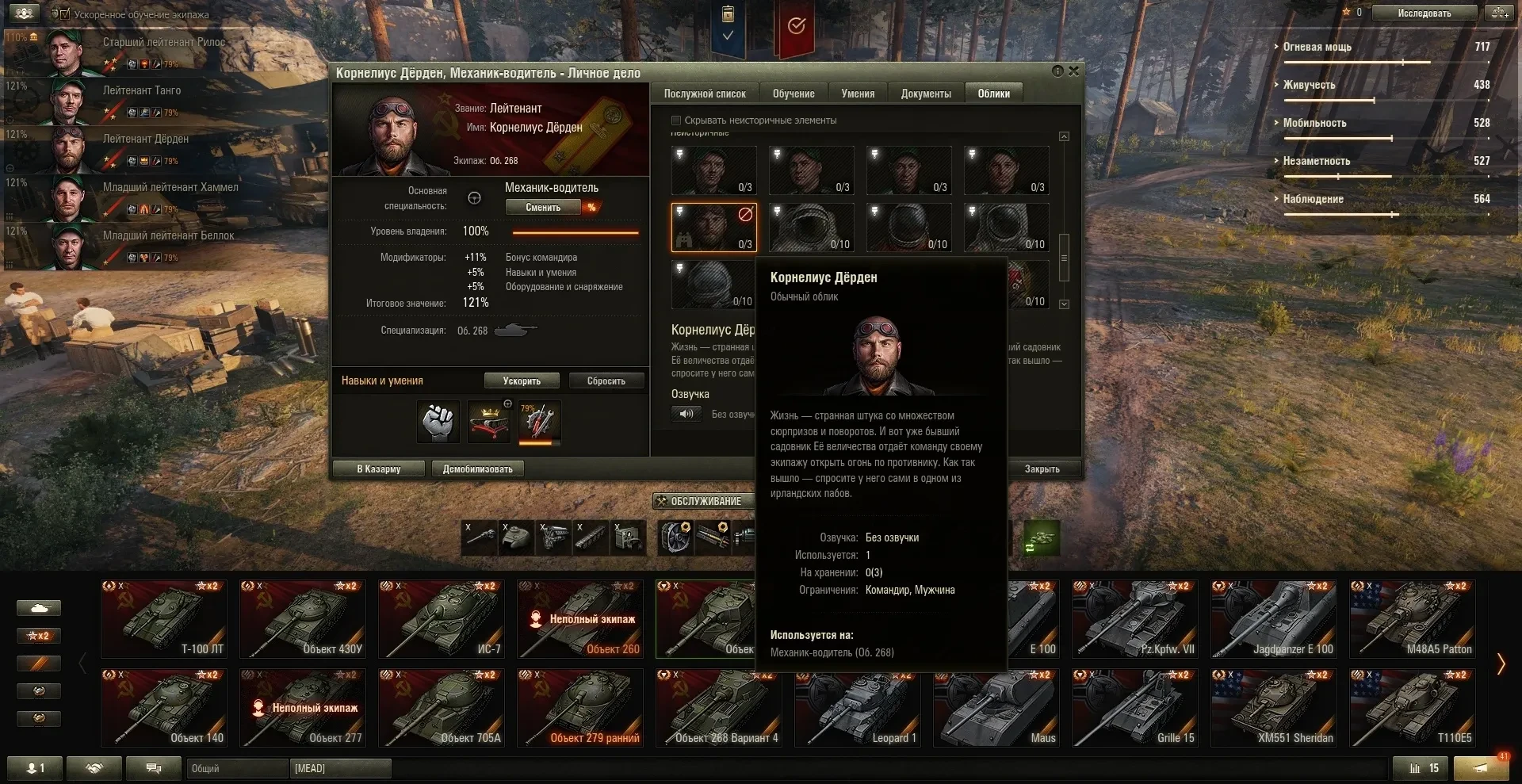Image resolution: width=1522 pixels, height=784 pixels.
Task: Click the Сменить specialization button
Action: coord(543,208)
